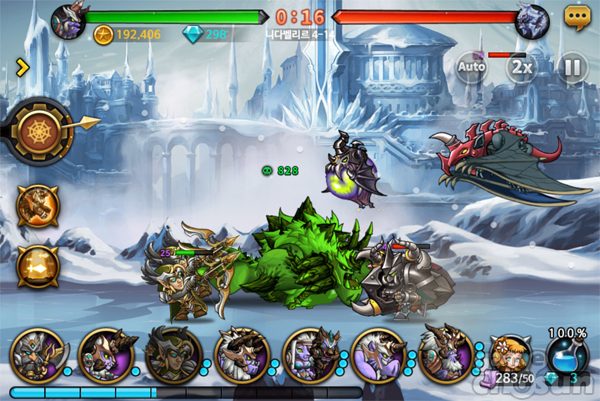Use the beast claw skill icon
The image size is (600, 401).
pyautogui.click(x=37, y=205)
